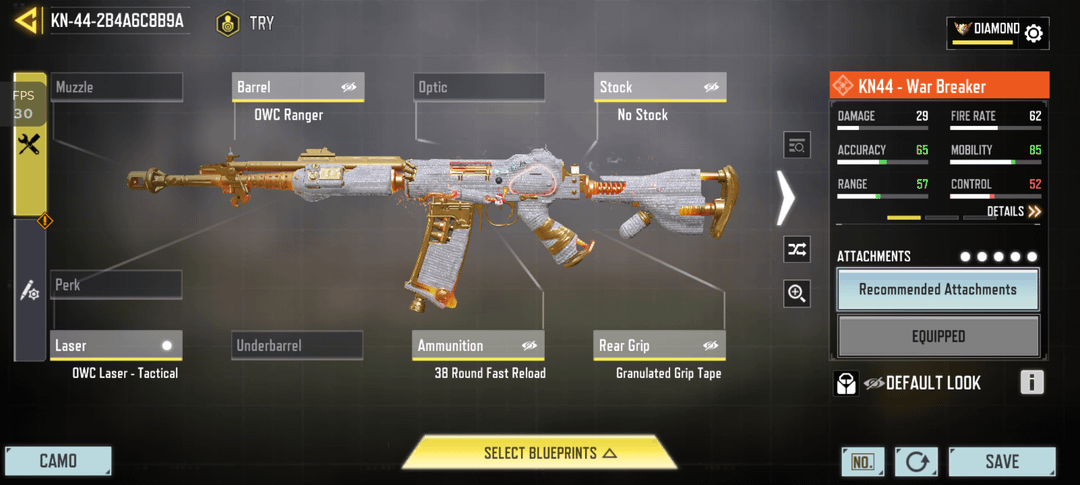Zoom in using the magnifier plus icon

pyautogui.click(x=797, y=293)
